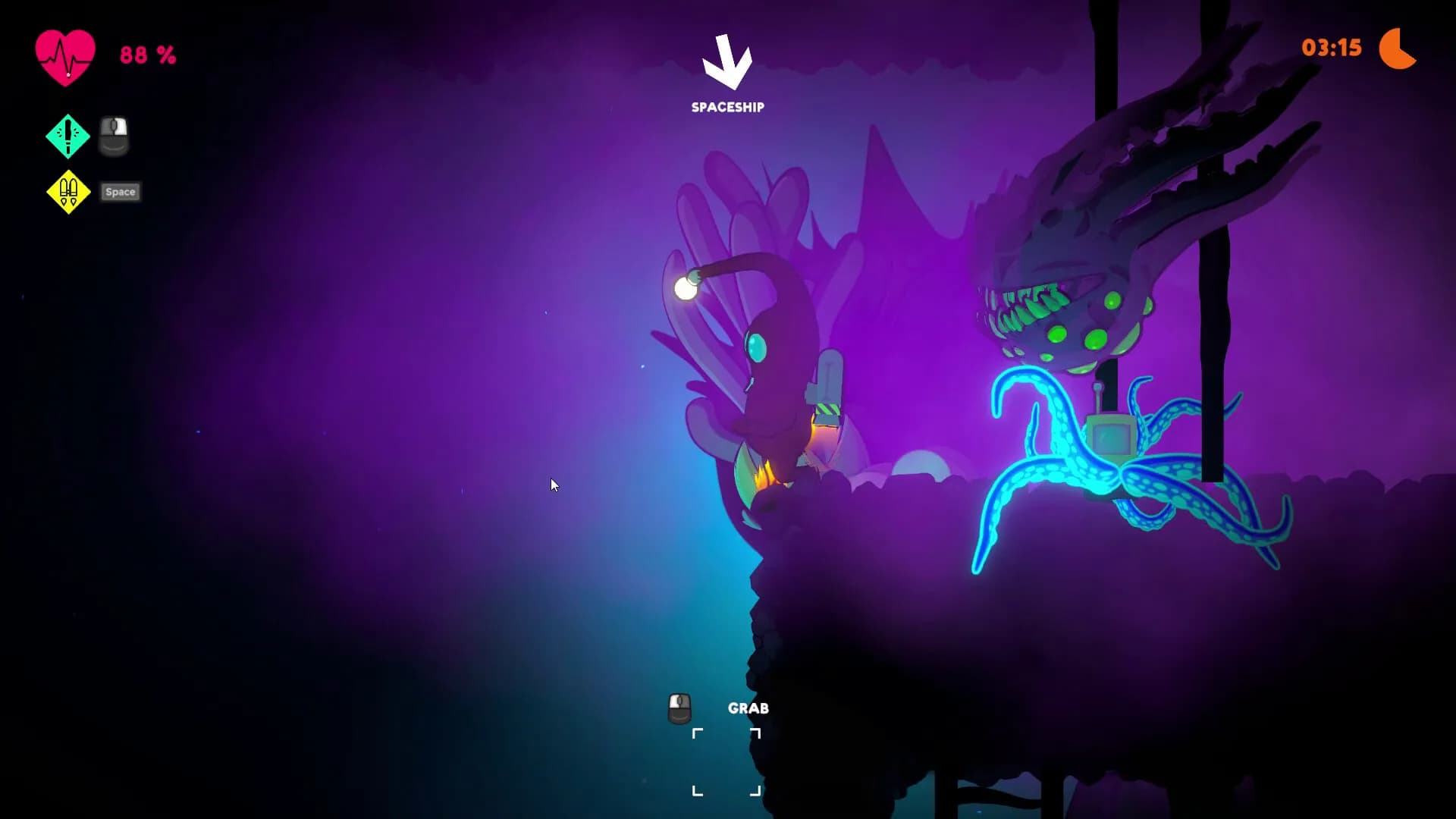Click the green flashlight ability icon

point(67,136)
